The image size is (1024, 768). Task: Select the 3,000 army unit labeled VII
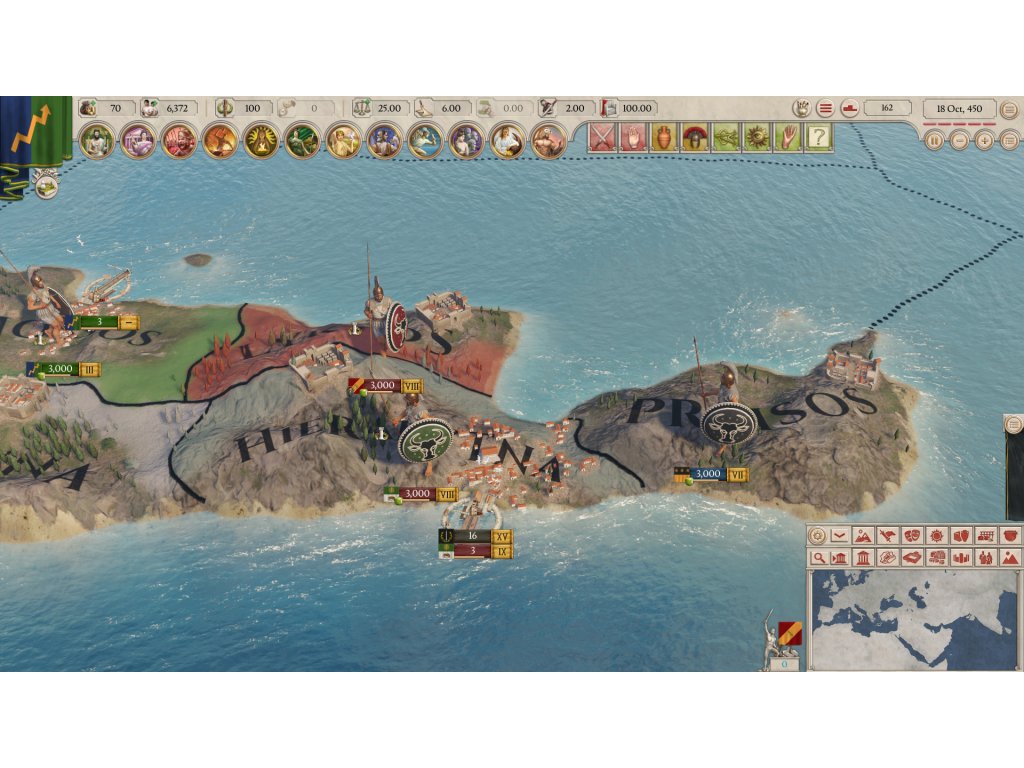tap(711, 474)
